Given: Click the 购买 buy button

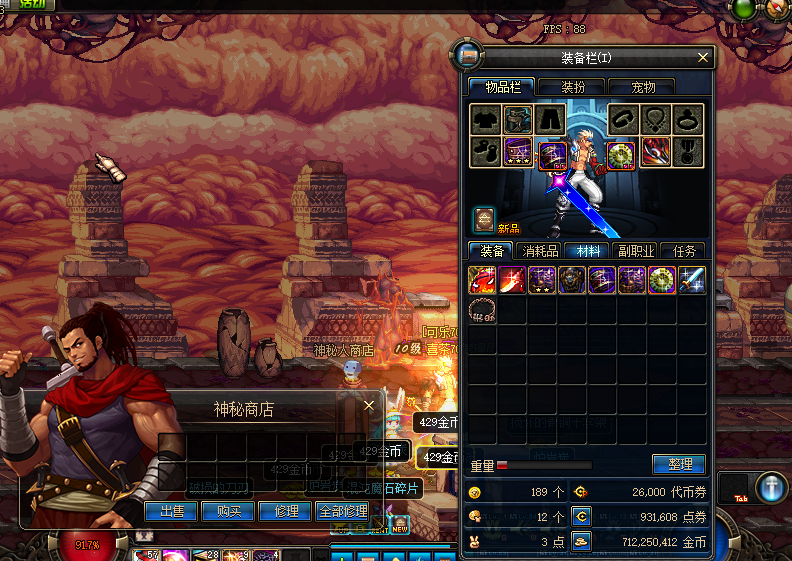Looking at the screenshot, I should pos(228,511).
